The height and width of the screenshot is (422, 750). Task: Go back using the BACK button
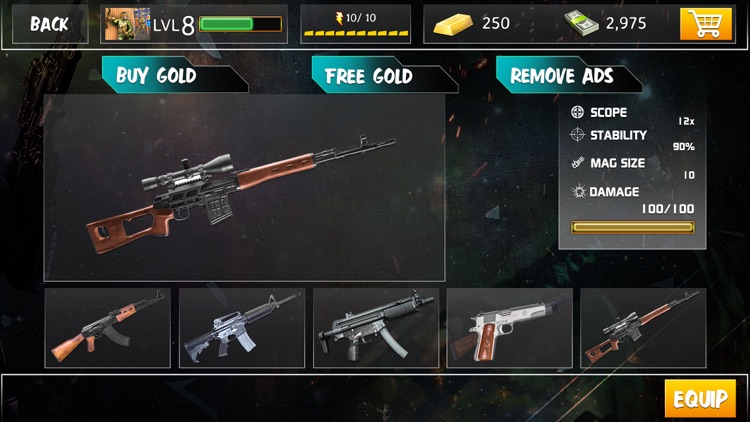(48, 24)
